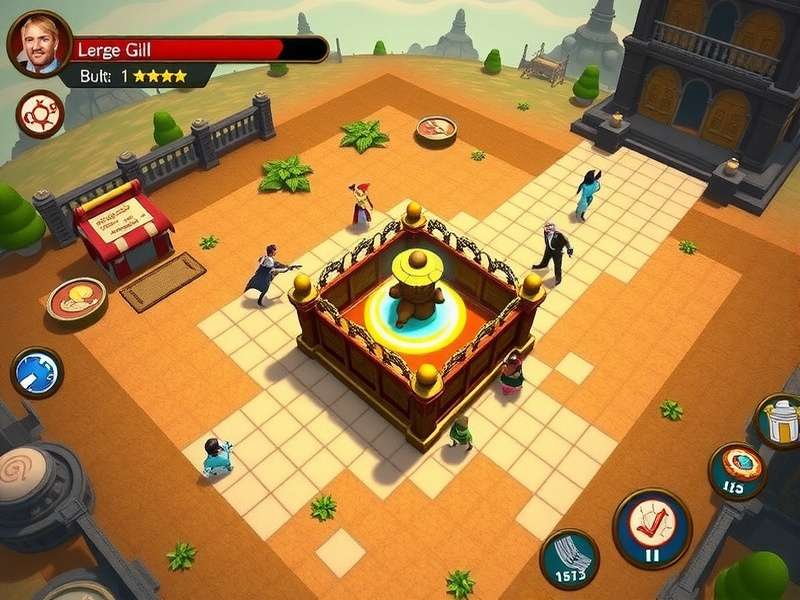Viewport: 800px width, 600px height.
Task: Select the claw slash skill icon
Action: point(569,558)
